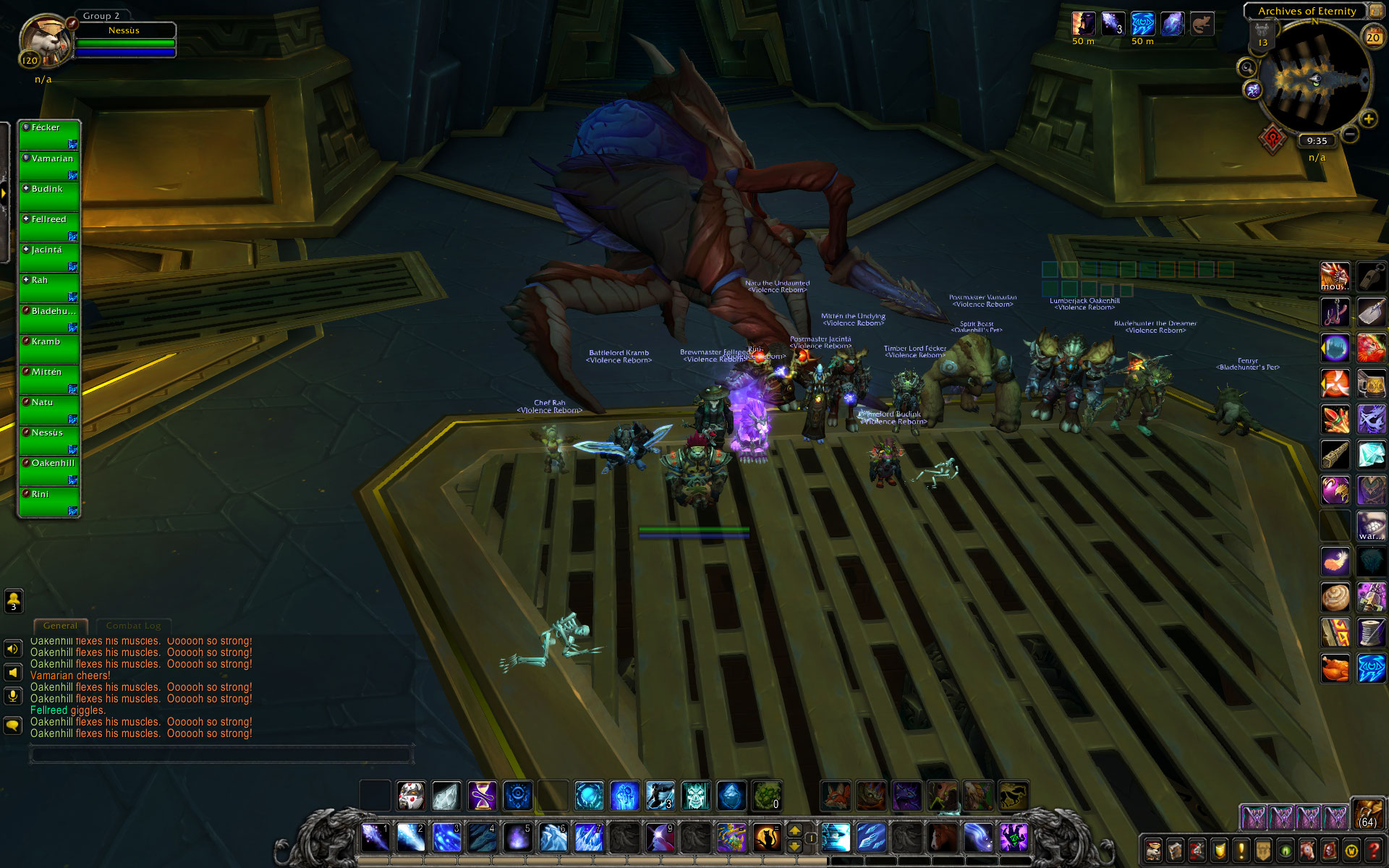Cast the hourglass ability on the action bar

pyautogui.click(x=483, y=796)
